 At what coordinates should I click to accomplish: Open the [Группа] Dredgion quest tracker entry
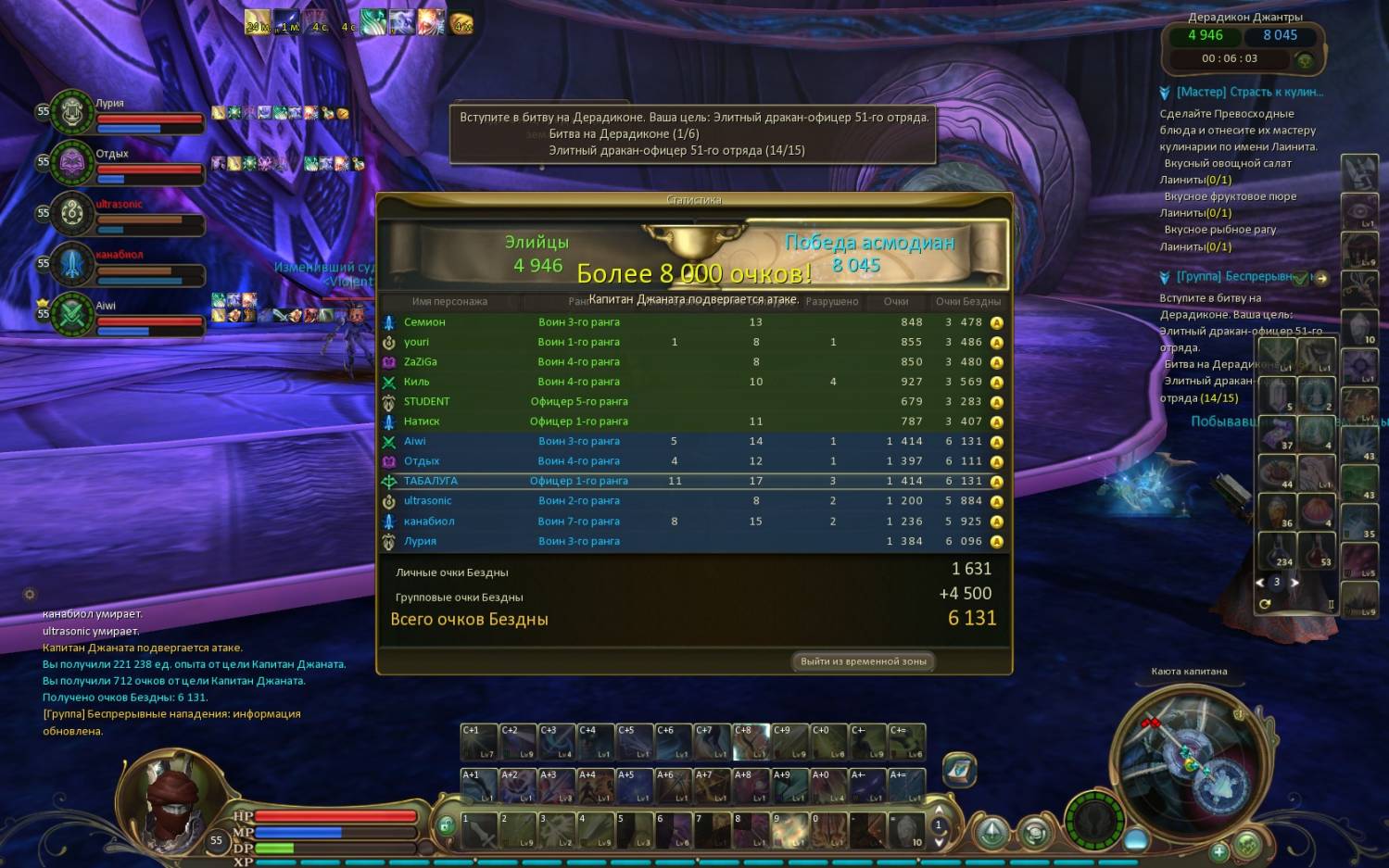click(1234, 277)
